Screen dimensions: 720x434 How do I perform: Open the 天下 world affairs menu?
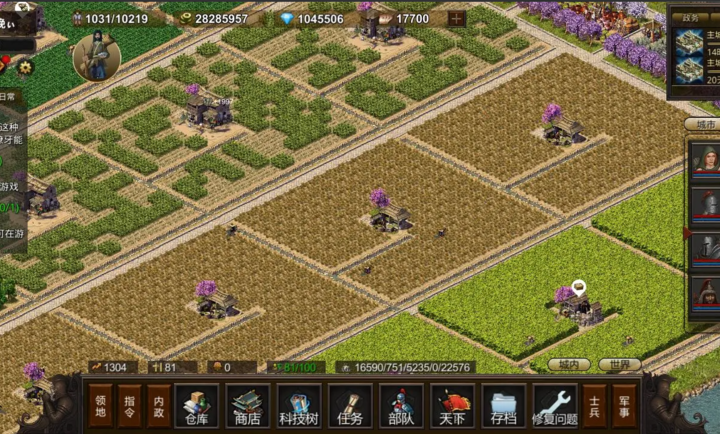452,405
